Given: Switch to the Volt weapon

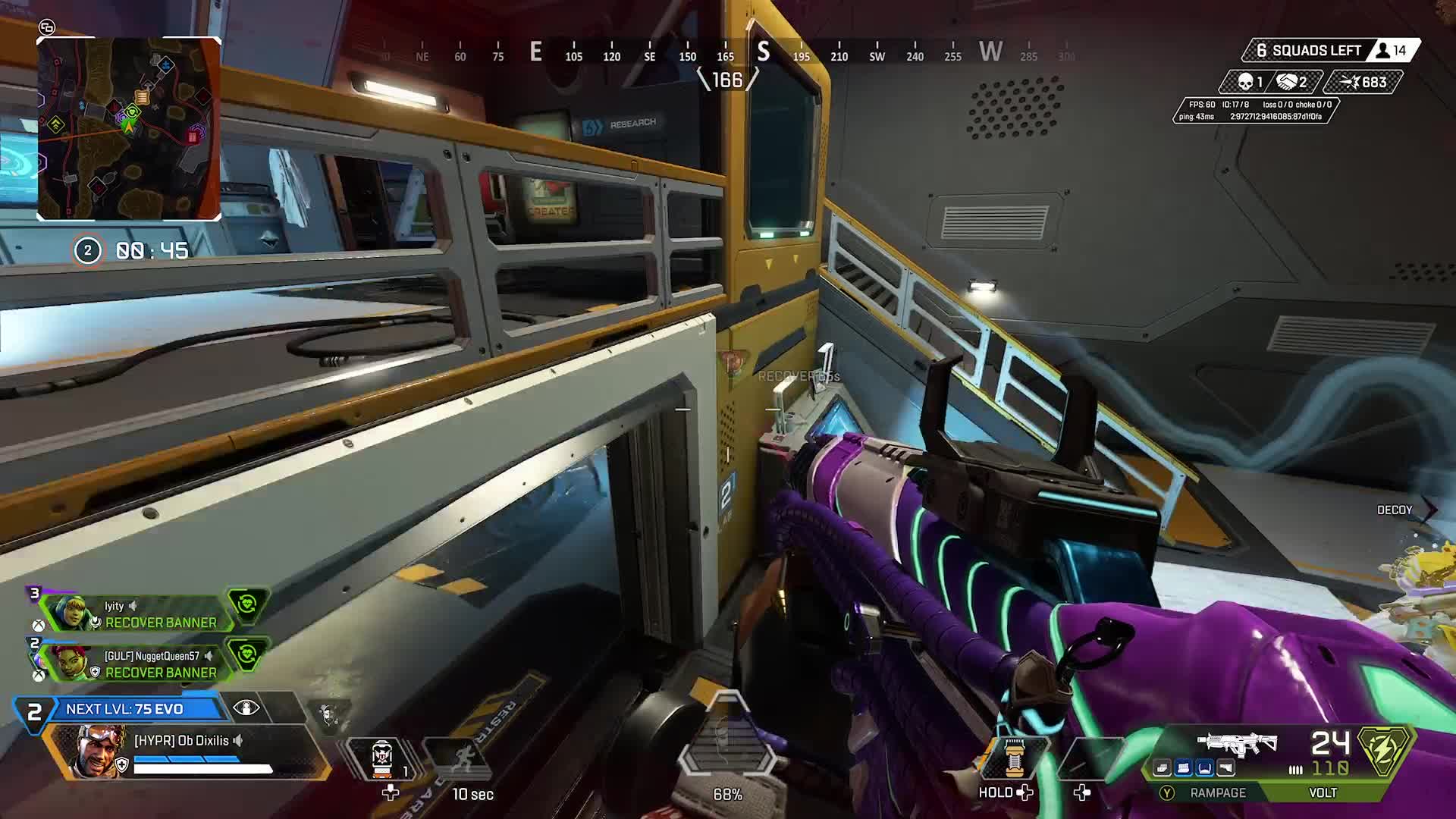Looking at the screenshot, I should 1323,792.
